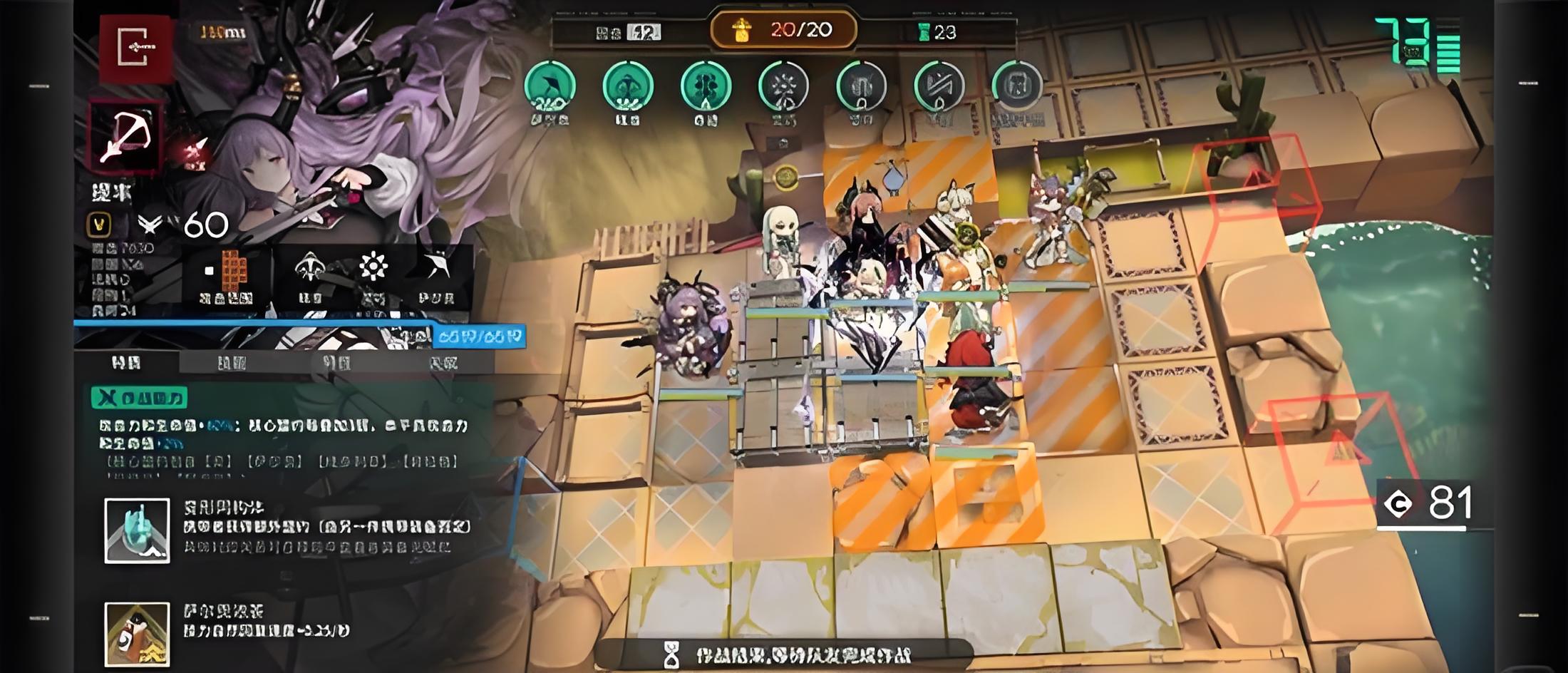Switch to the highlighted operator info tab
The width and height of the screenshot is (1568, 673).
126,363
